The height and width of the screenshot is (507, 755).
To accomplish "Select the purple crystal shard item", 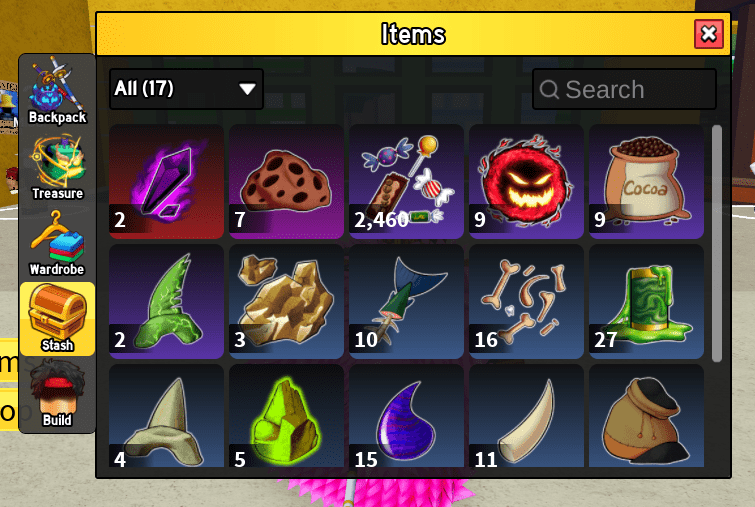I will click(166, 181).
